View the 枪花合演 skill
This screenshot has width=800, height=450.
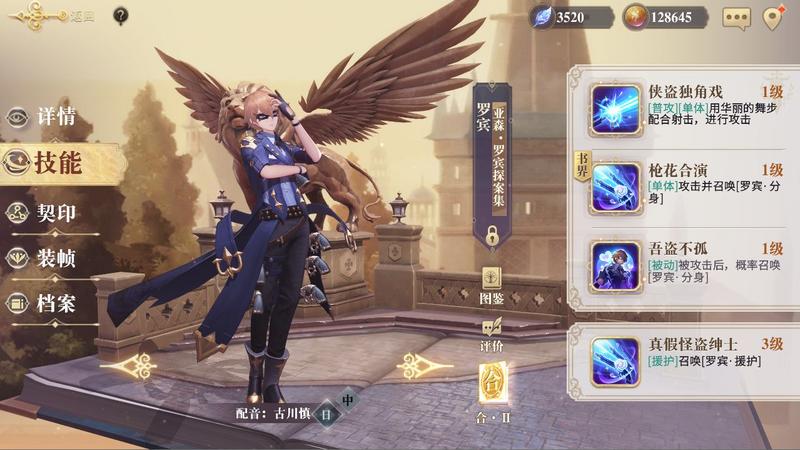615,186
